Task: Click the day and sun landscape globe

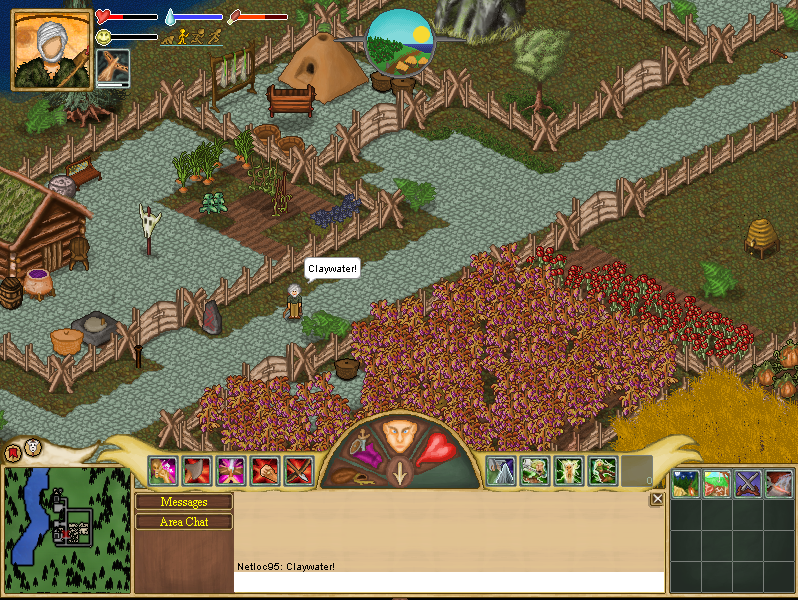Action: pos(399,41)
